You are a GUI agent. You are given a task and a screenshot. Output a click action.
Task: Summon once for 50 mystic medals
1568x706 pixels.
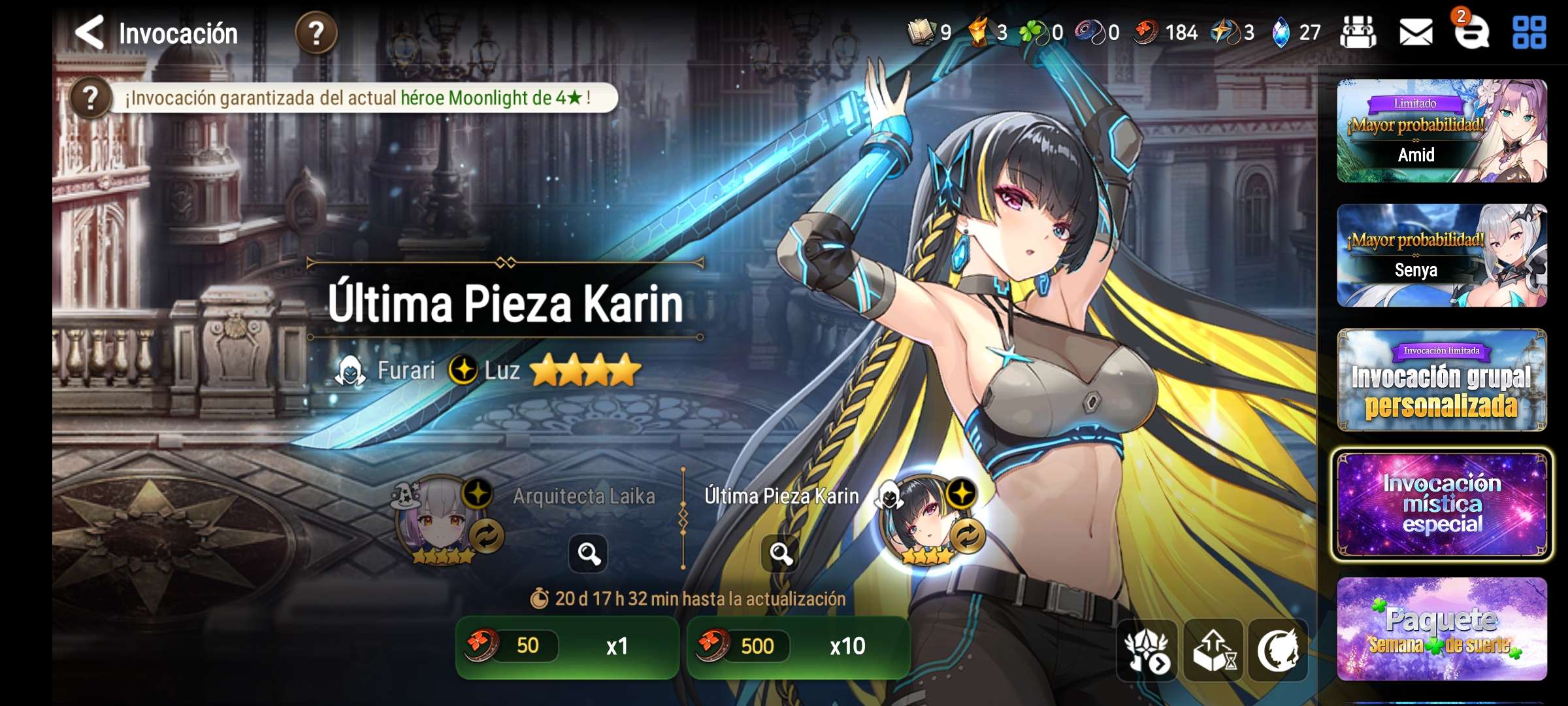click(x=566, y=647)
